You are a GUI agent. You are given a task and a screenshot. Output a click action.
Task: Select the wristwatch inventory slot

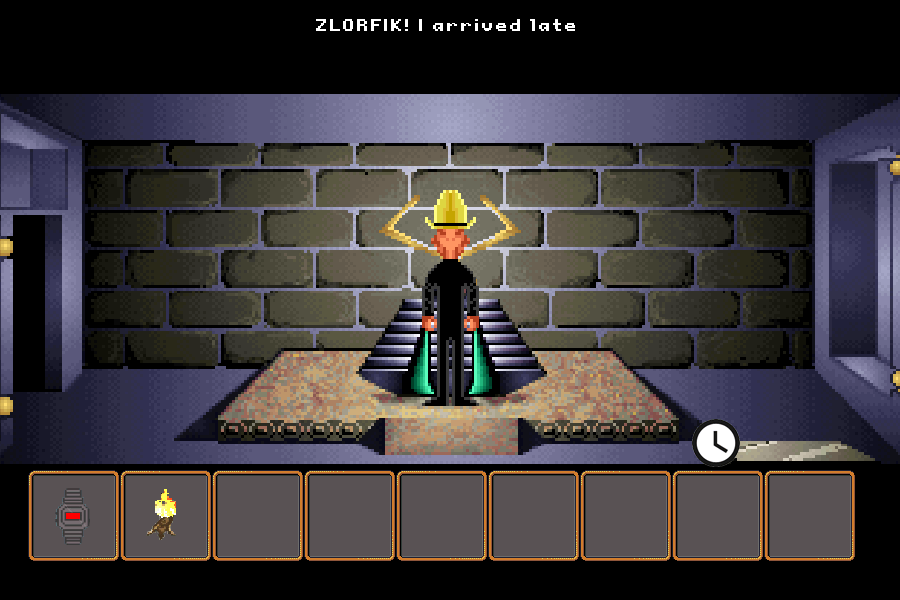(73, 515)
